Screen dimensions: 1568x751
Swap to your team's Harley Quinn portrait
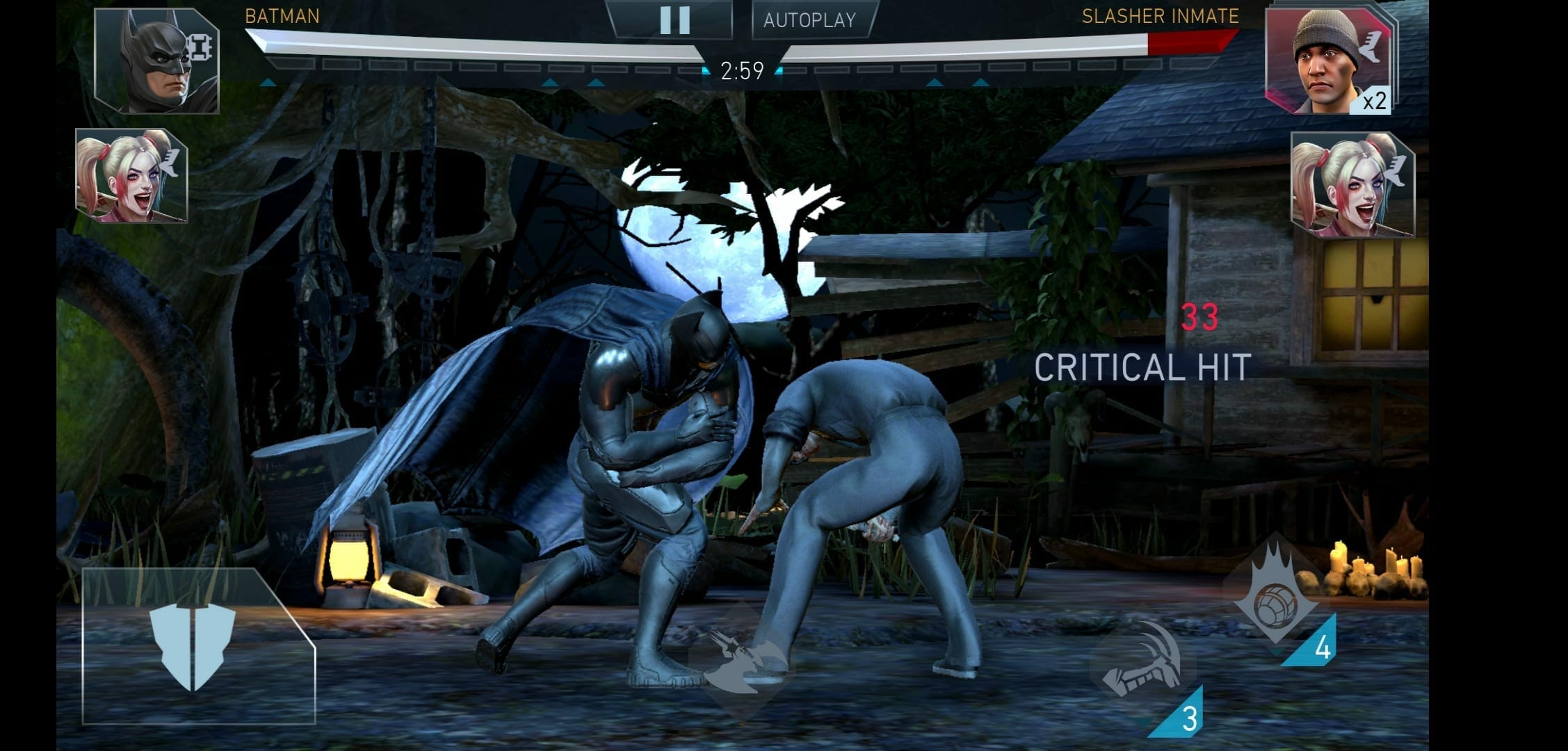131,177
